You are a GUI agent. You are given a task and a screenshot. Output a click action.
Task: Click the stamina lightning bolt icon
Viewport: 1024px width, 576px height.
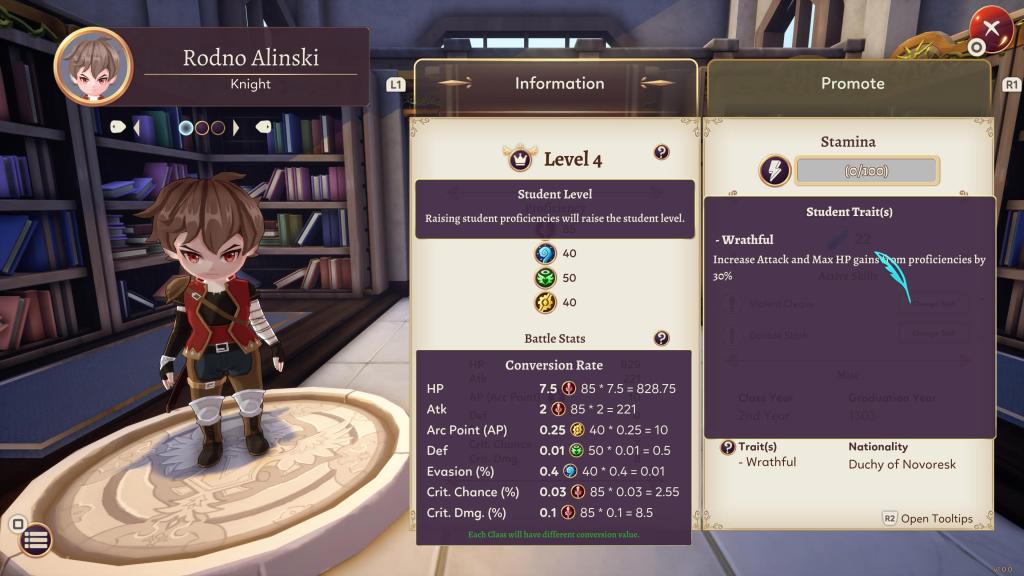pos(773,170)
